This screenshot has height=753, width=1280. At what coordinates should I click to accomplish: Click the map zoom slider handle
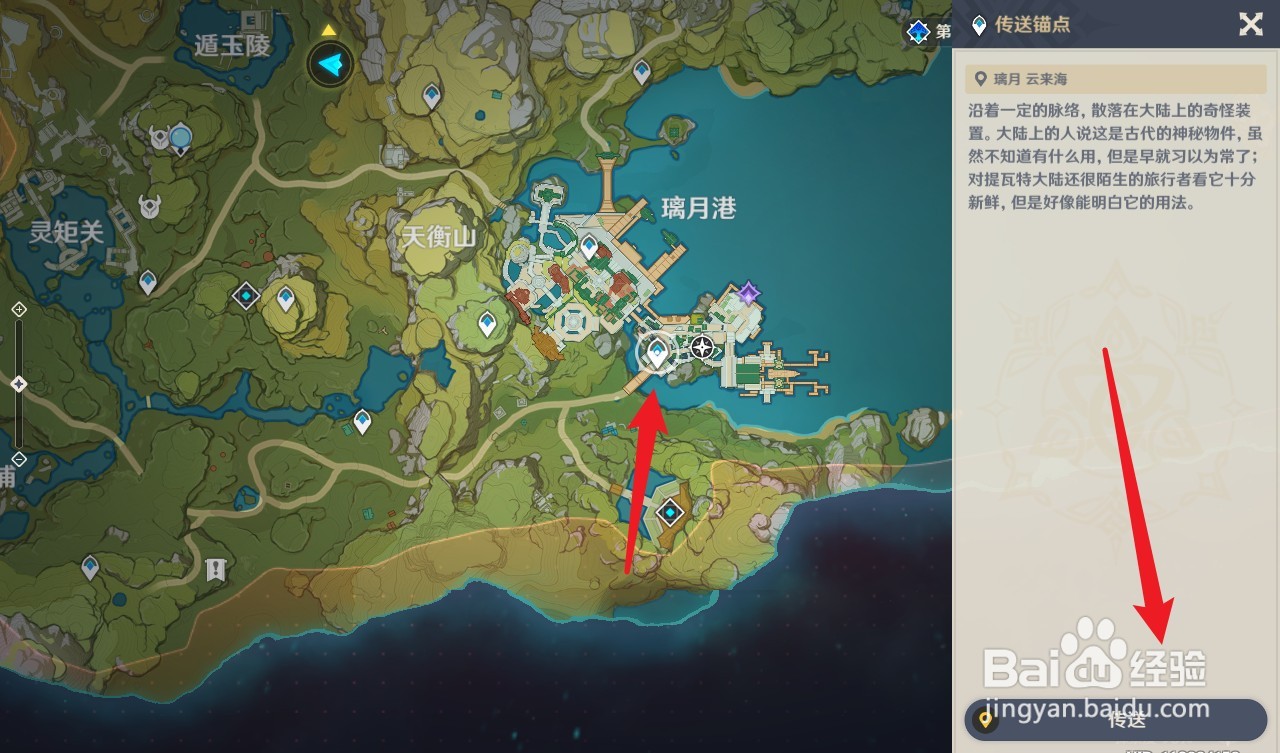(x=18, y=382)
